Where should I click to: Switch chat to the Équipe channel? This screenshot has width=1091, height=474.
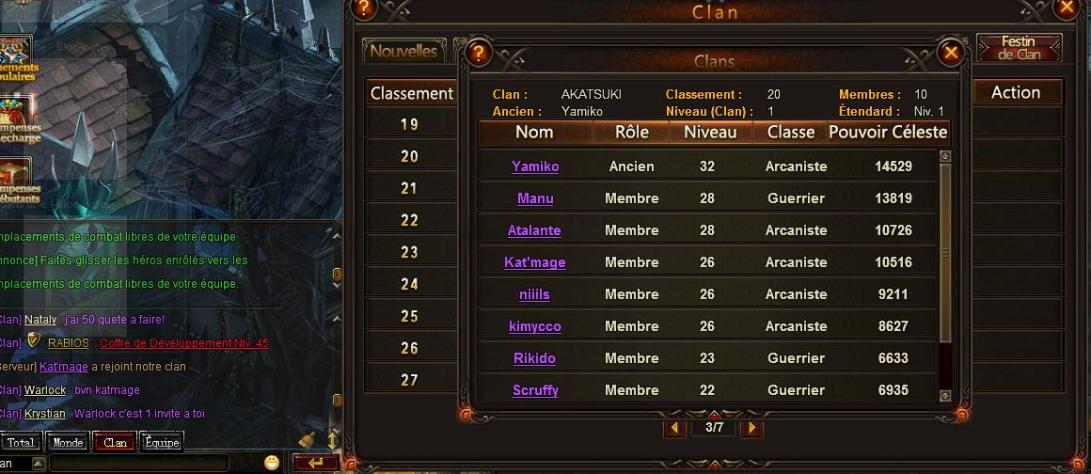coord(162,442)
